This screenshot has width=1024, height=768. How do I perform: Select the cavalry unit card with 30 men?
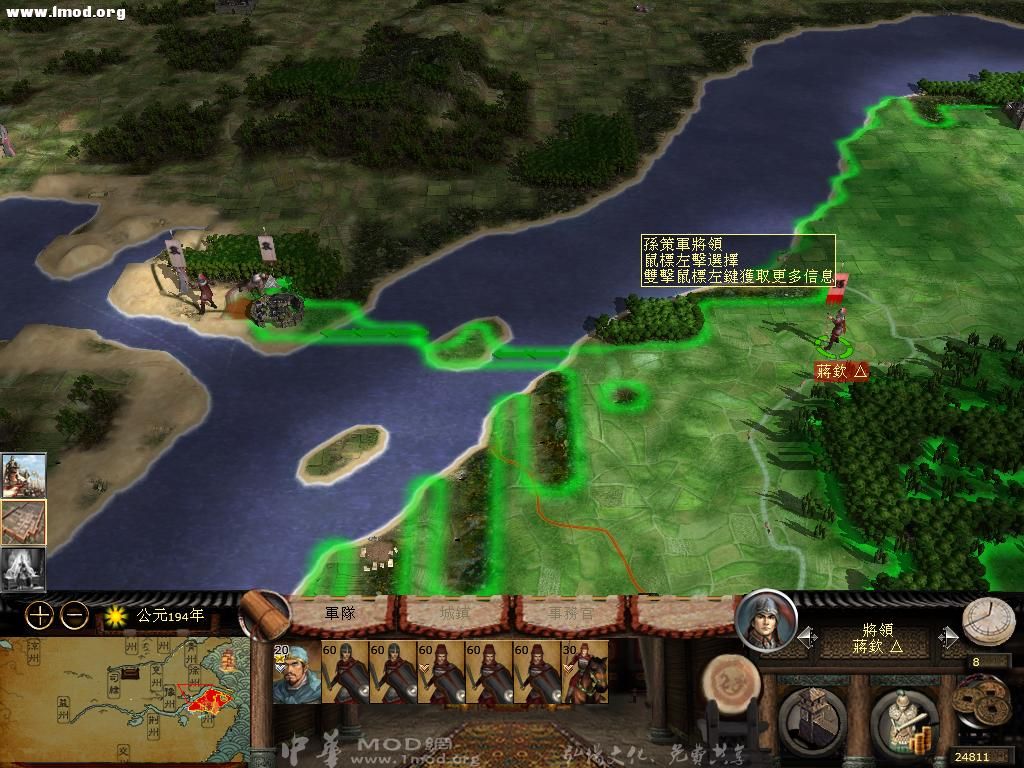tap(585, 672)
